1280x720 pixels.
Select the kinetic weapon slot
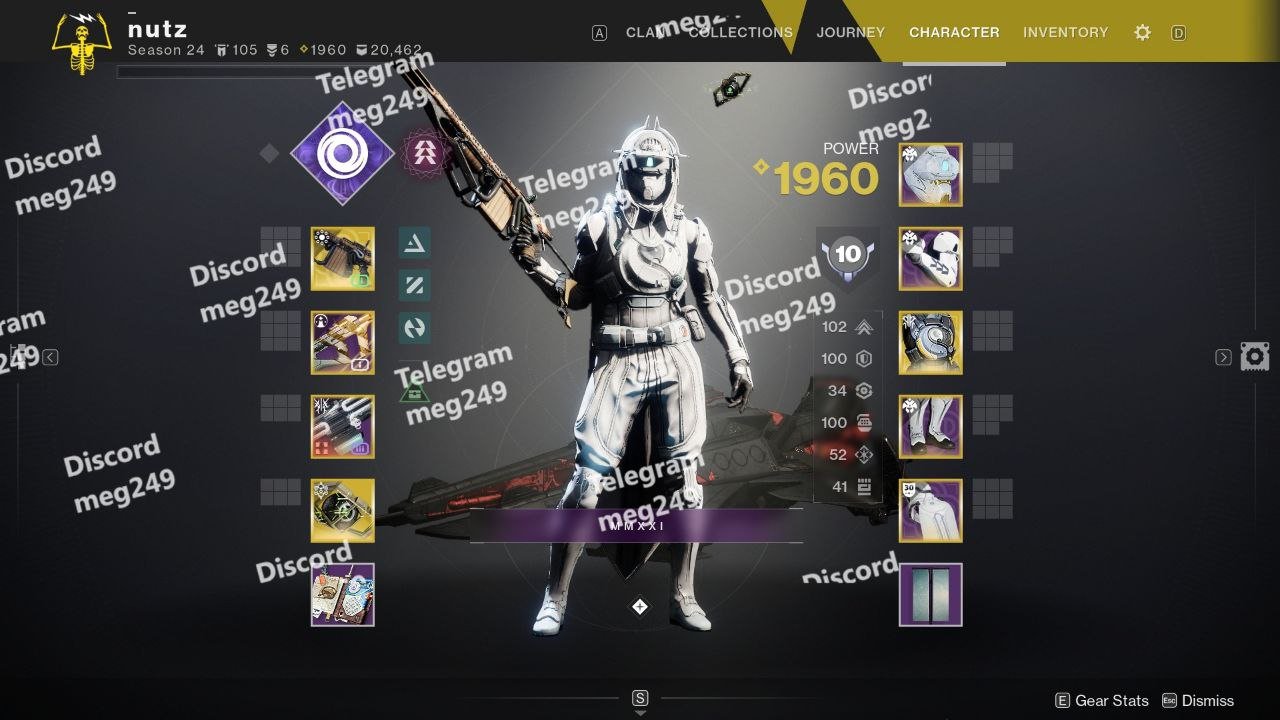click(x=342, y=259)
